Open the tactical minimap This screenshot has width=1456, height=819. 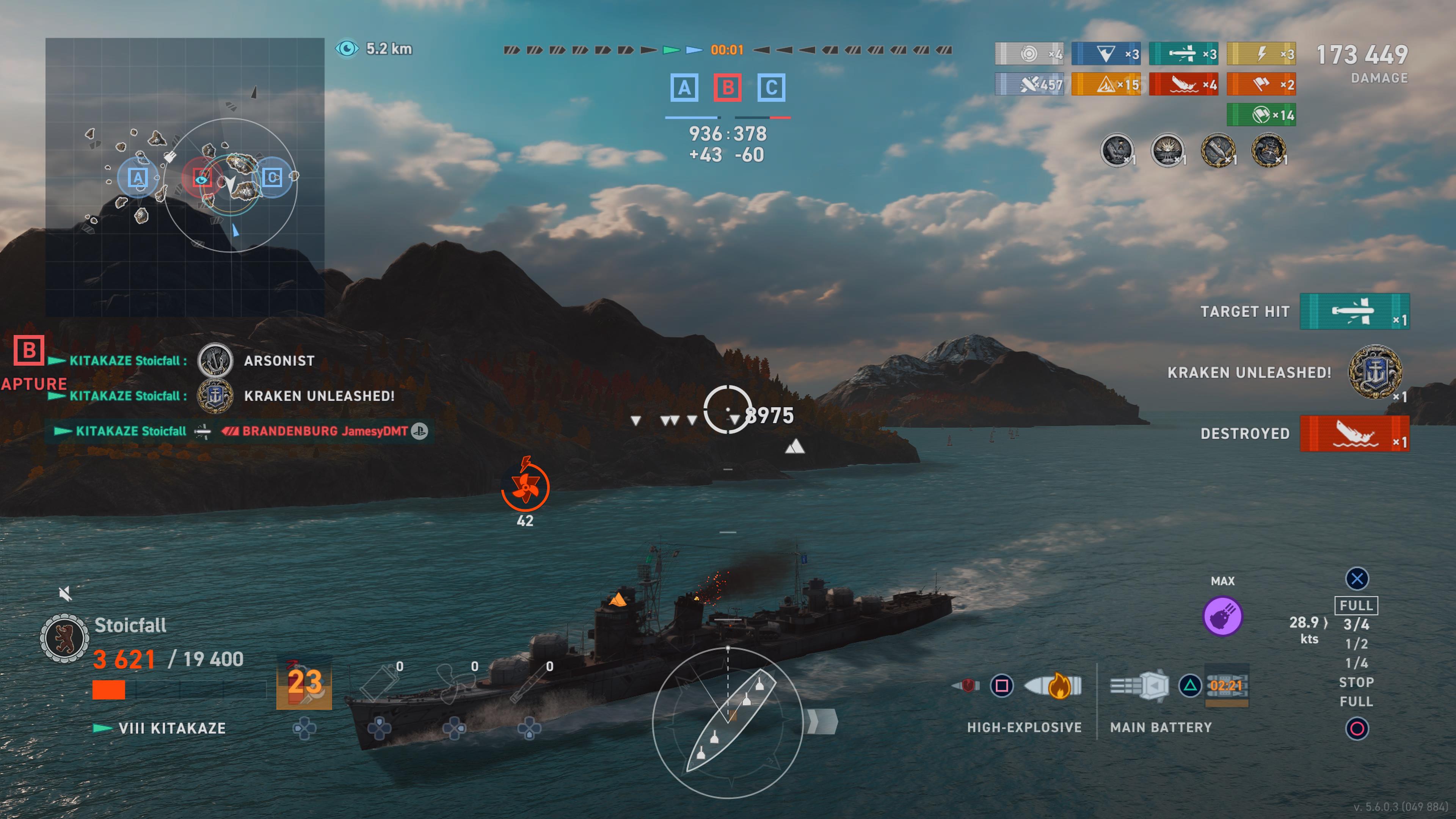(x=185, y=177)
